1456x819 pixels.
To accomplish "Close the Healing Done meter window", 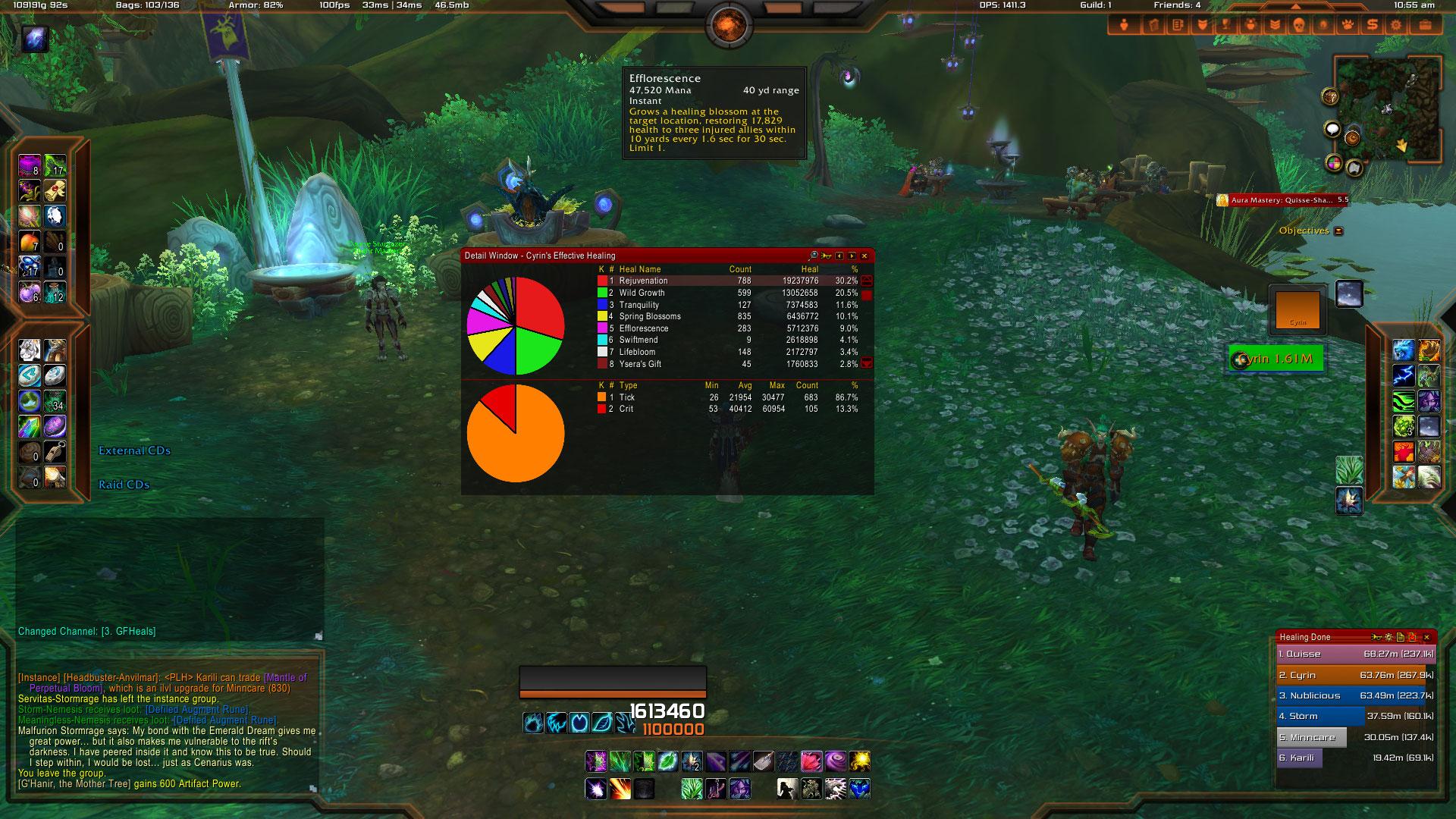I will (1426, 637).
